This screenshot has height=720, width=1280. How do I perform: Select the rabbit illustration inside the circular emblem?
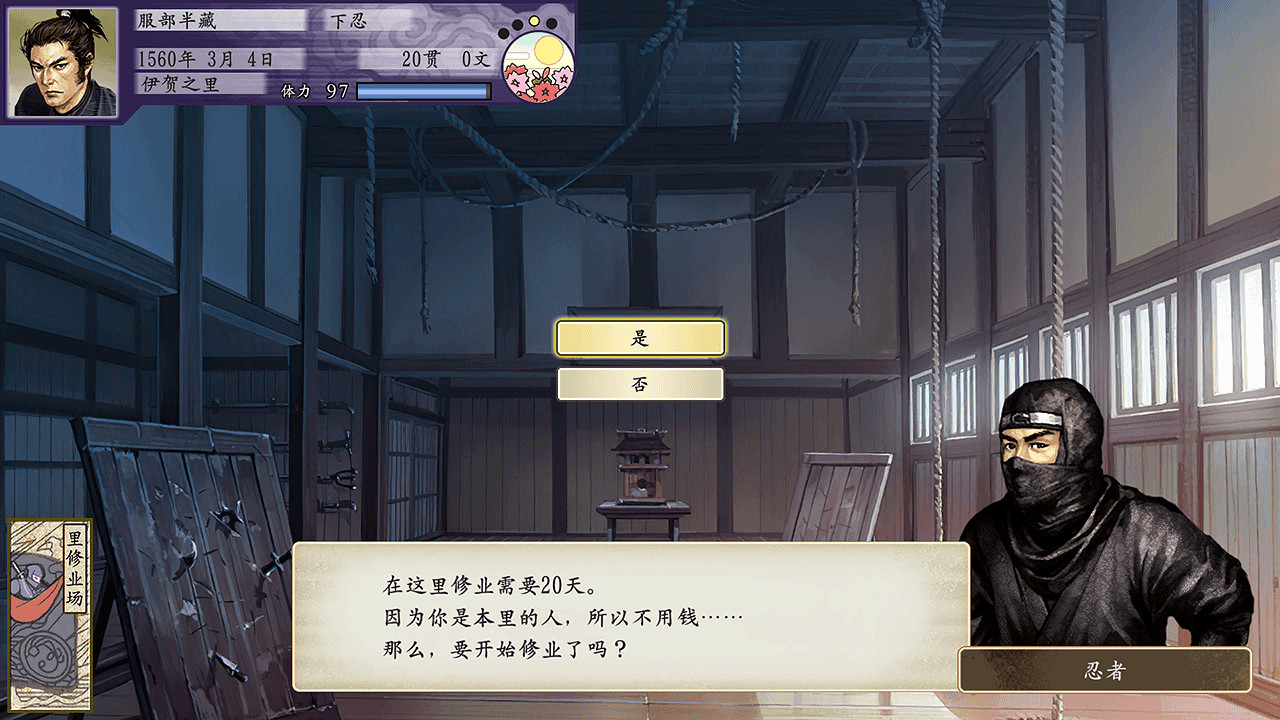542,76
